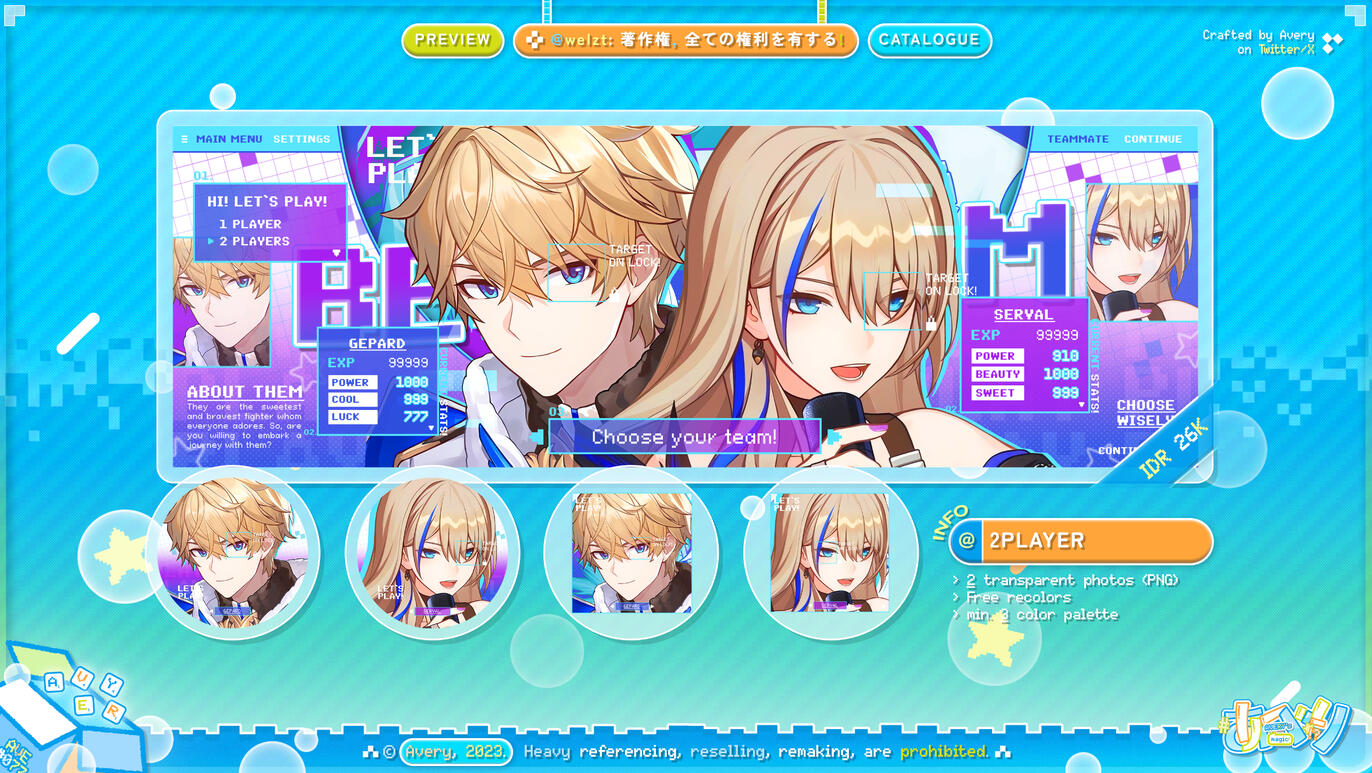Select the 1 PLAYER option
Screen dimensions: 1372x773
[x=250, y=224]
